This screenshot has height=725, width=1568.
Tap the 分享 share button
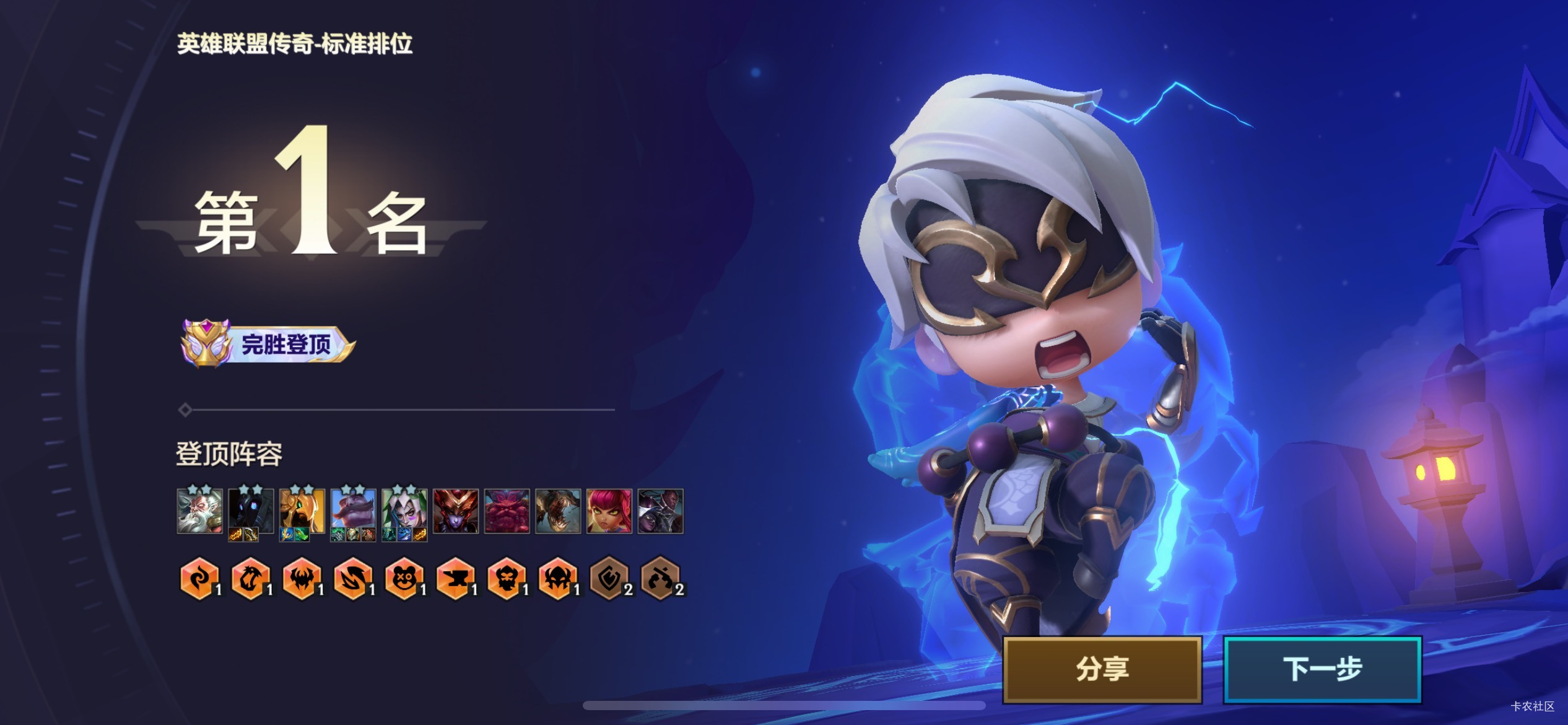pos(1102,669)
